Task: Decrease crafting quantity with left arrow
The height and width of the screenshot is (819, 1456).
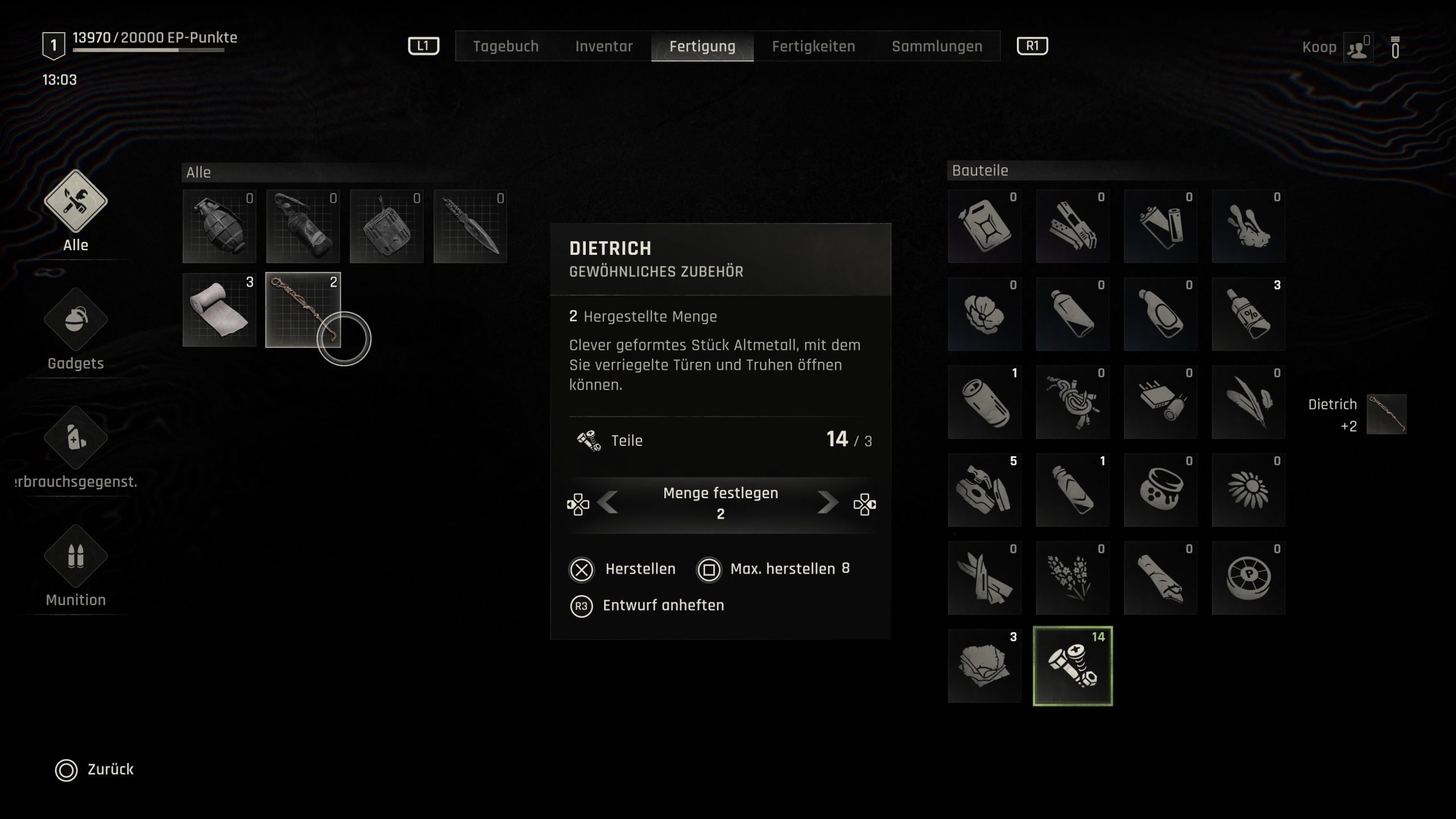Action: (609, 503)
